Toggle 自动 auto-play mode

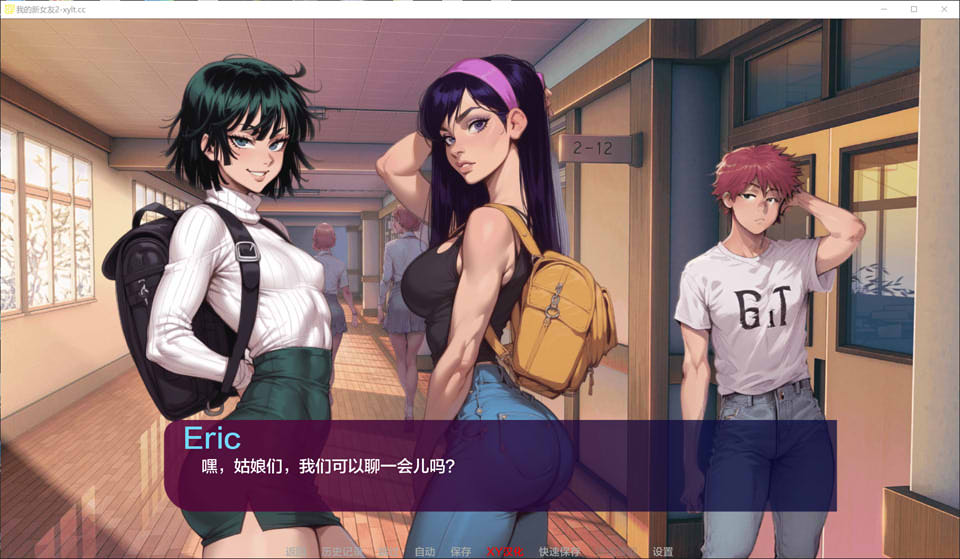[425, 551]
